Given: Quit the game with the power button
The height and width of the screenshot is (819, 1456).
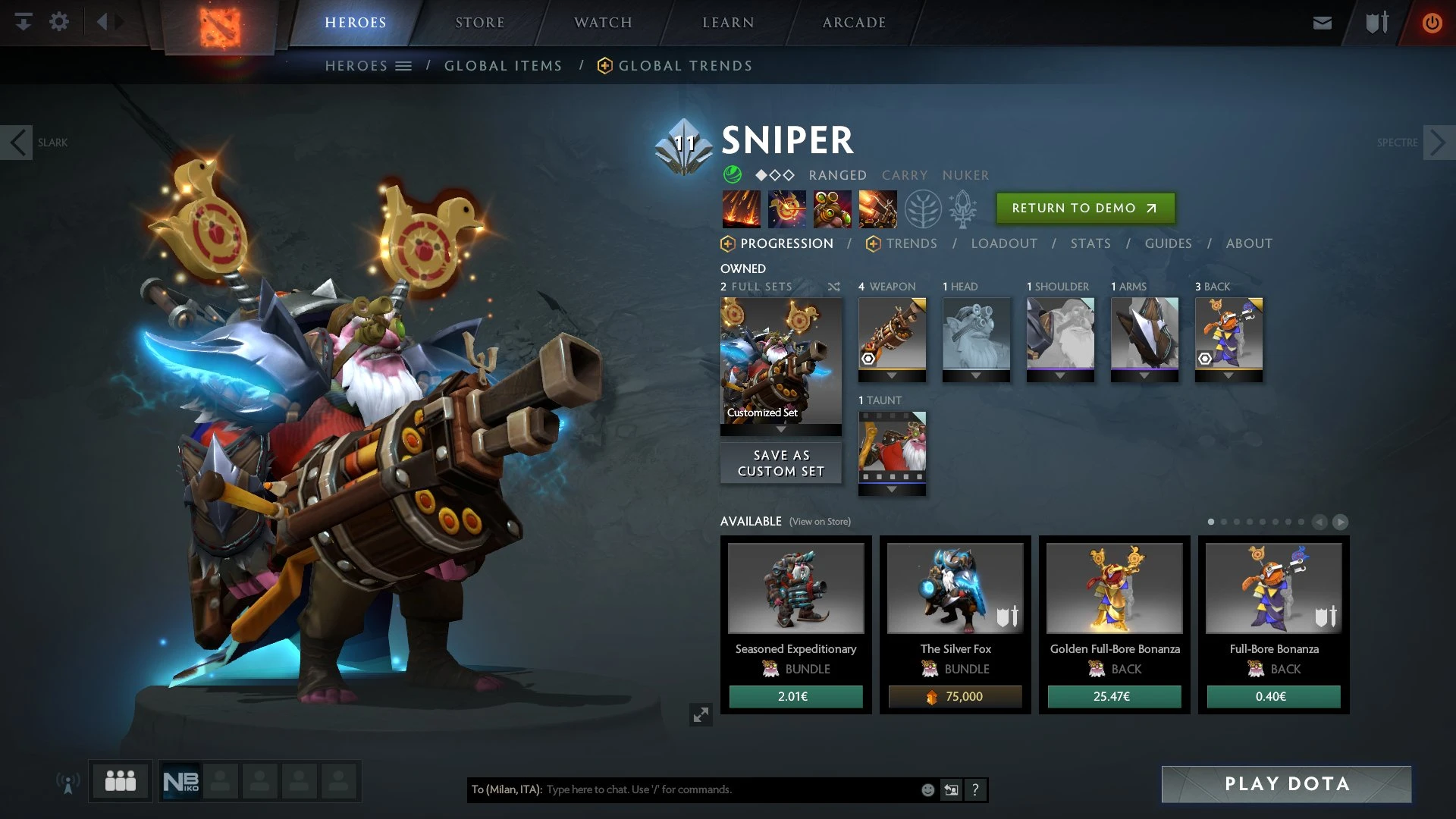Looking at the screenshot, I should (x=1432, y=23).
